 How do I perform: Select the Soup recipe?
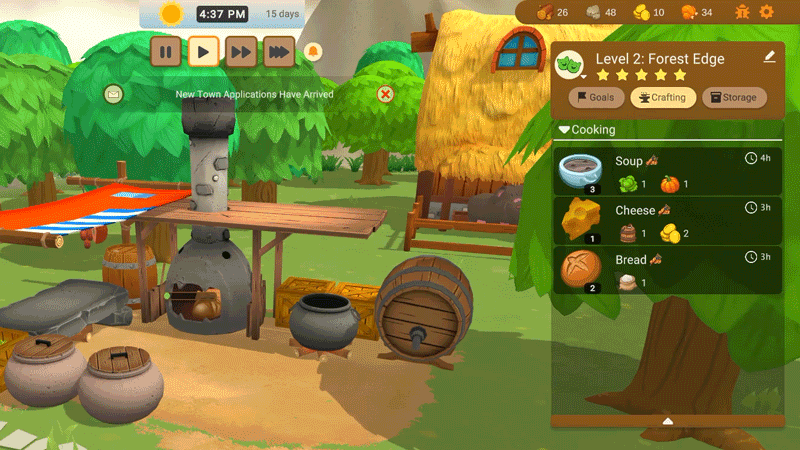pos(667,172)
